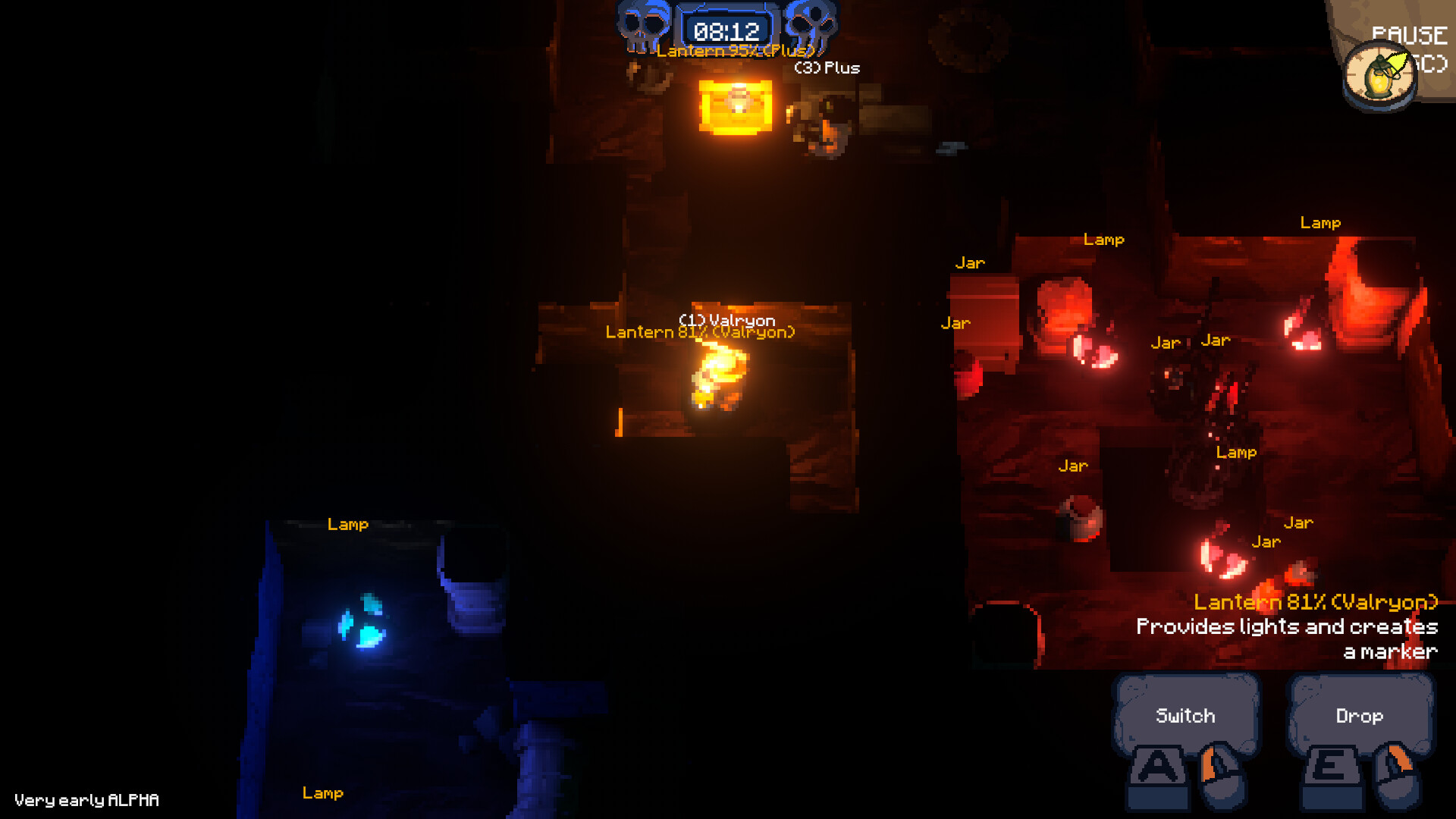Image resolution: width=1456 pixels, height=819 pixels.
Task: Toggle the Lamp in the red room center
Action: (1237, 452)
